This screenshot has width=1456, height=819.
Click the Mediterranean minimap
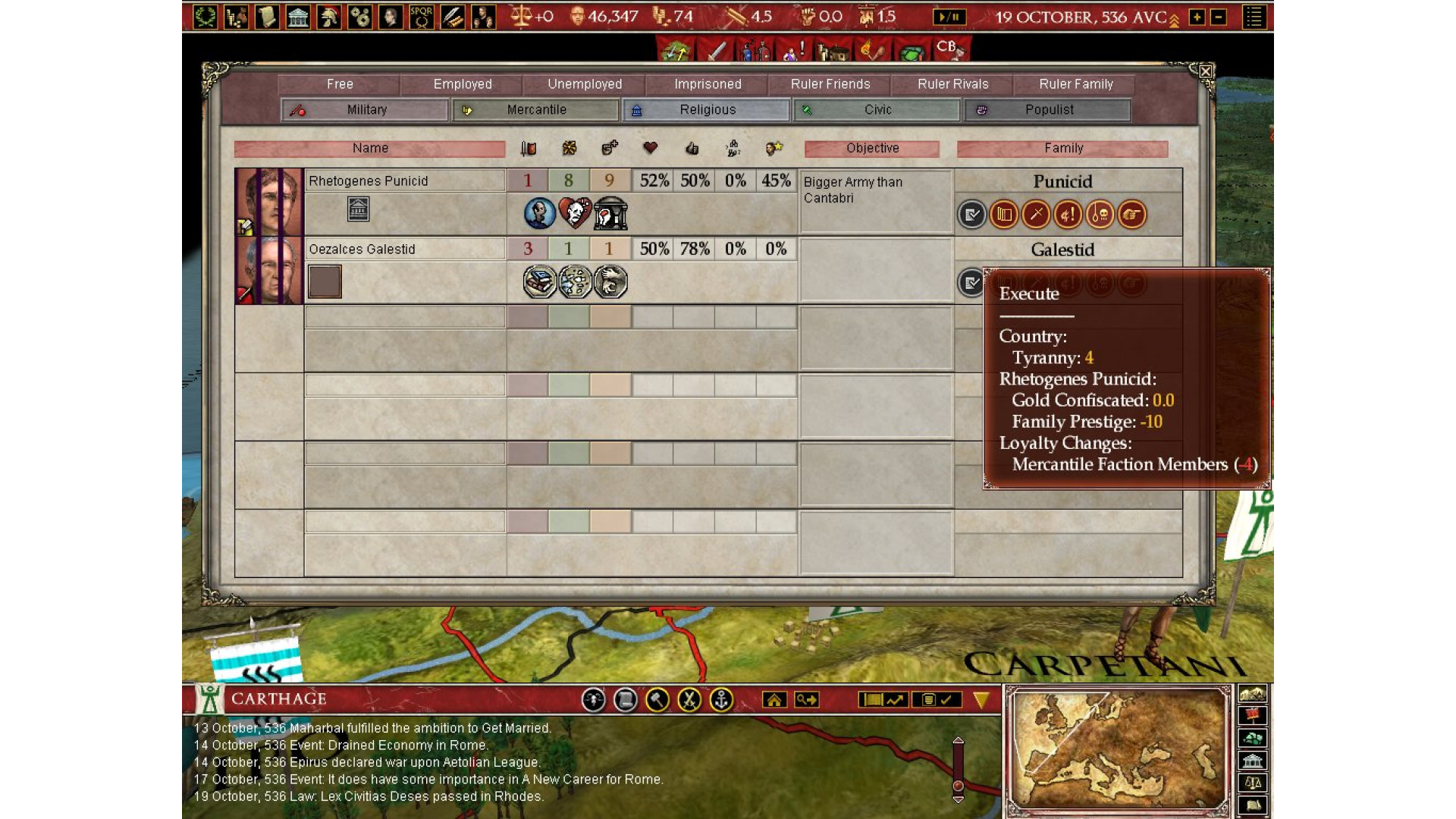[1117, 751]
